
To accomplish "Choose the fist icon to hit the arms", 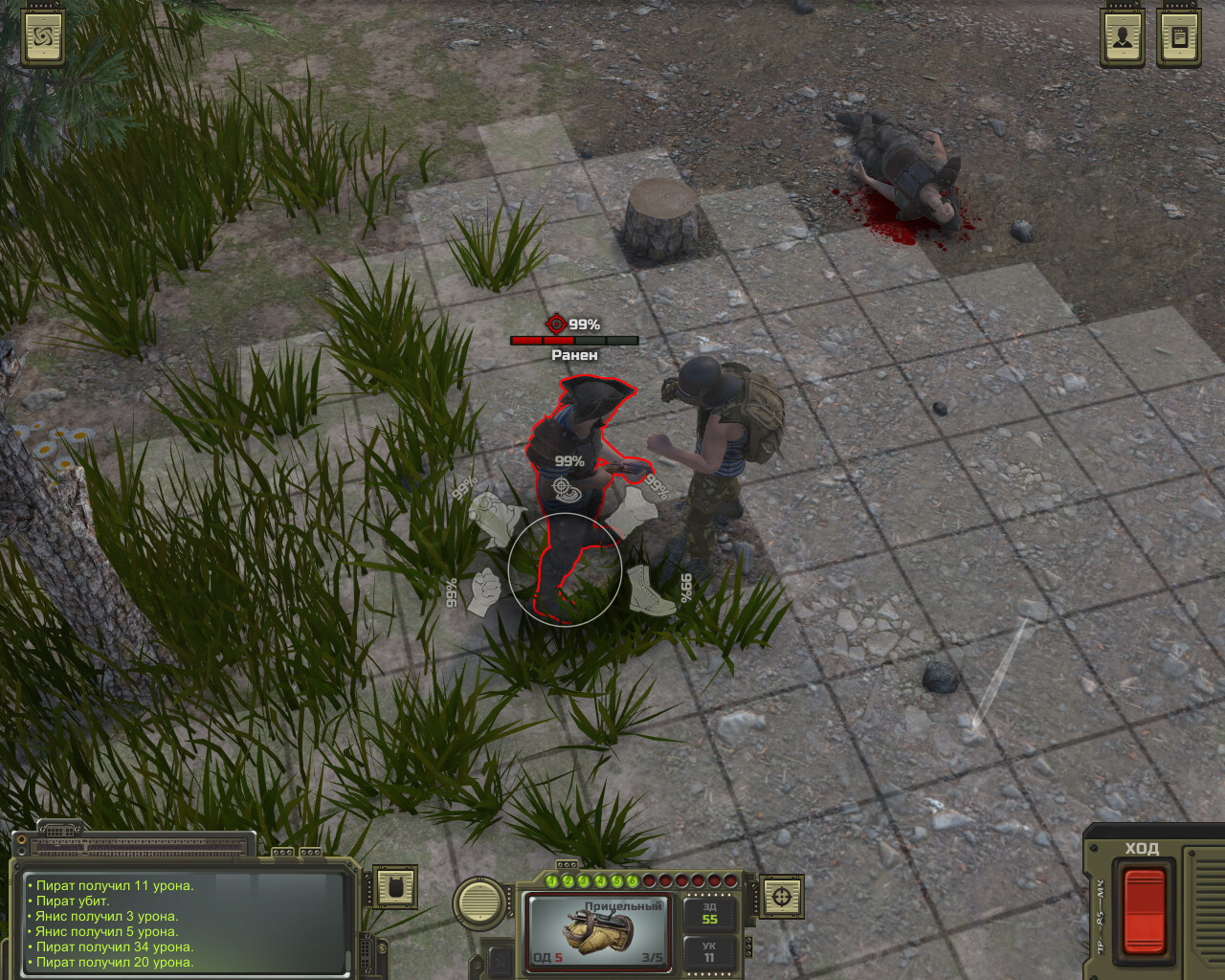I will click(x=485, y=592).
